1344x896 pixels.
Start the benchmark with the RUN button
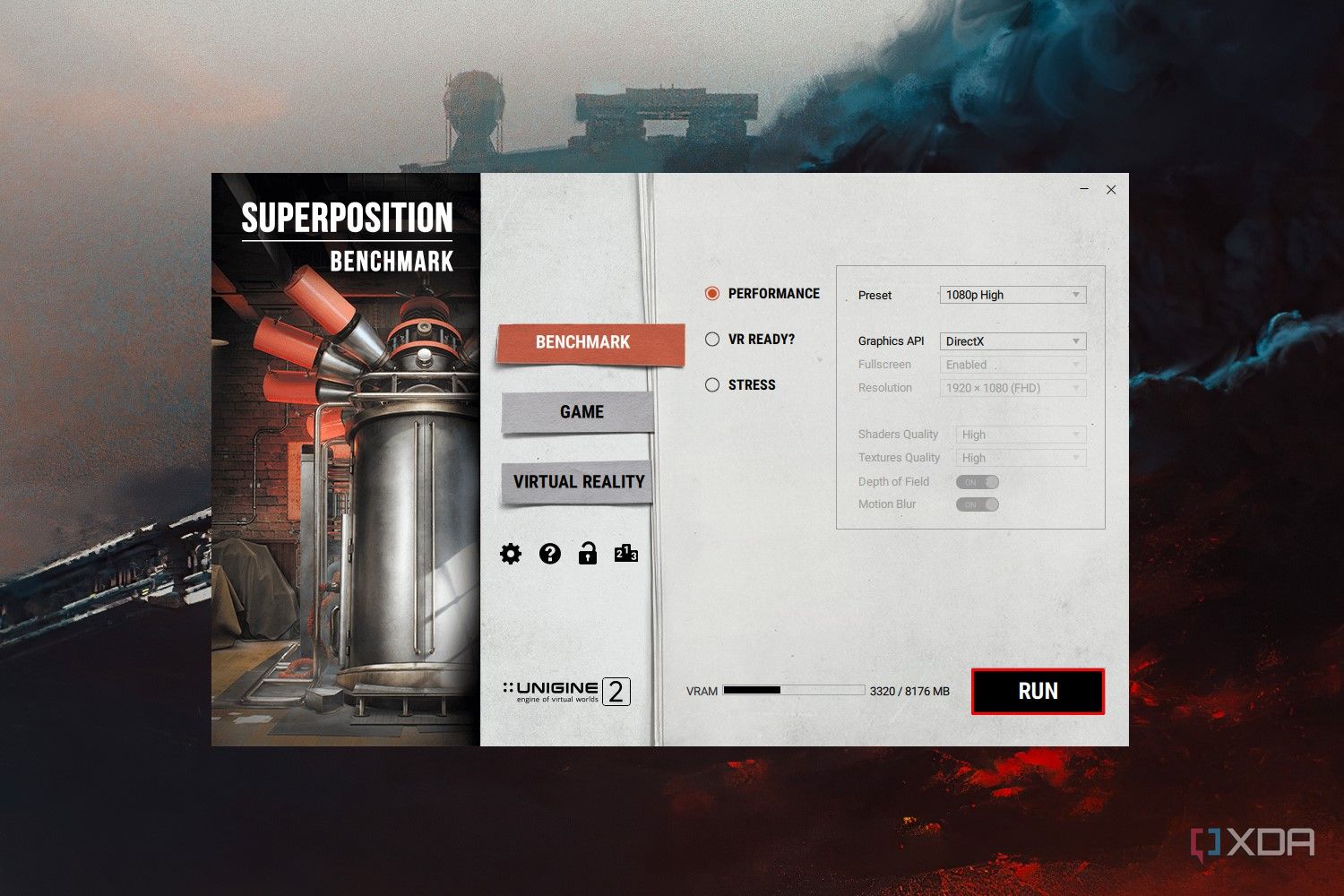pyautogui.click(x=1038, y=692)
